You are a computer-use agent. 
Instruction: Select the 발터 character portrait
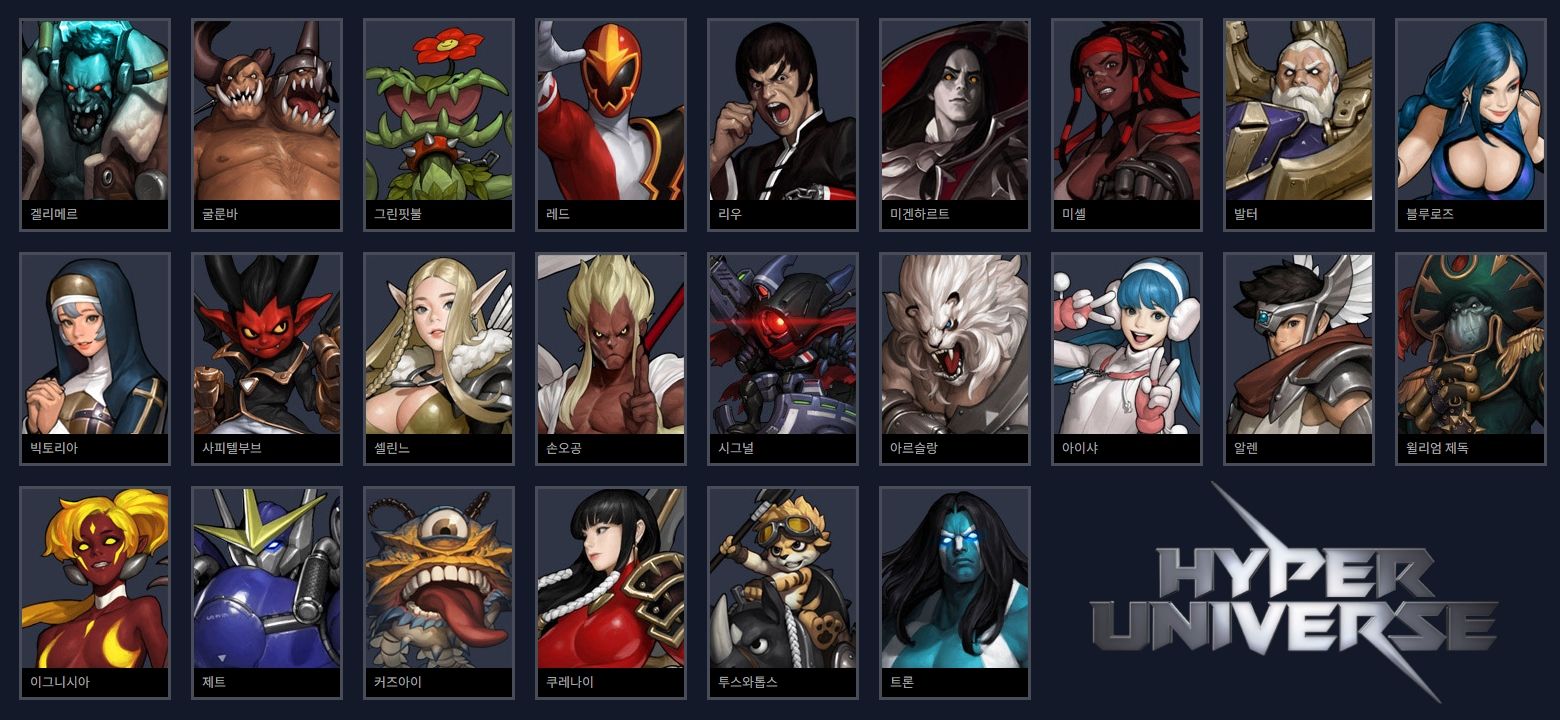coord(1299,120)
